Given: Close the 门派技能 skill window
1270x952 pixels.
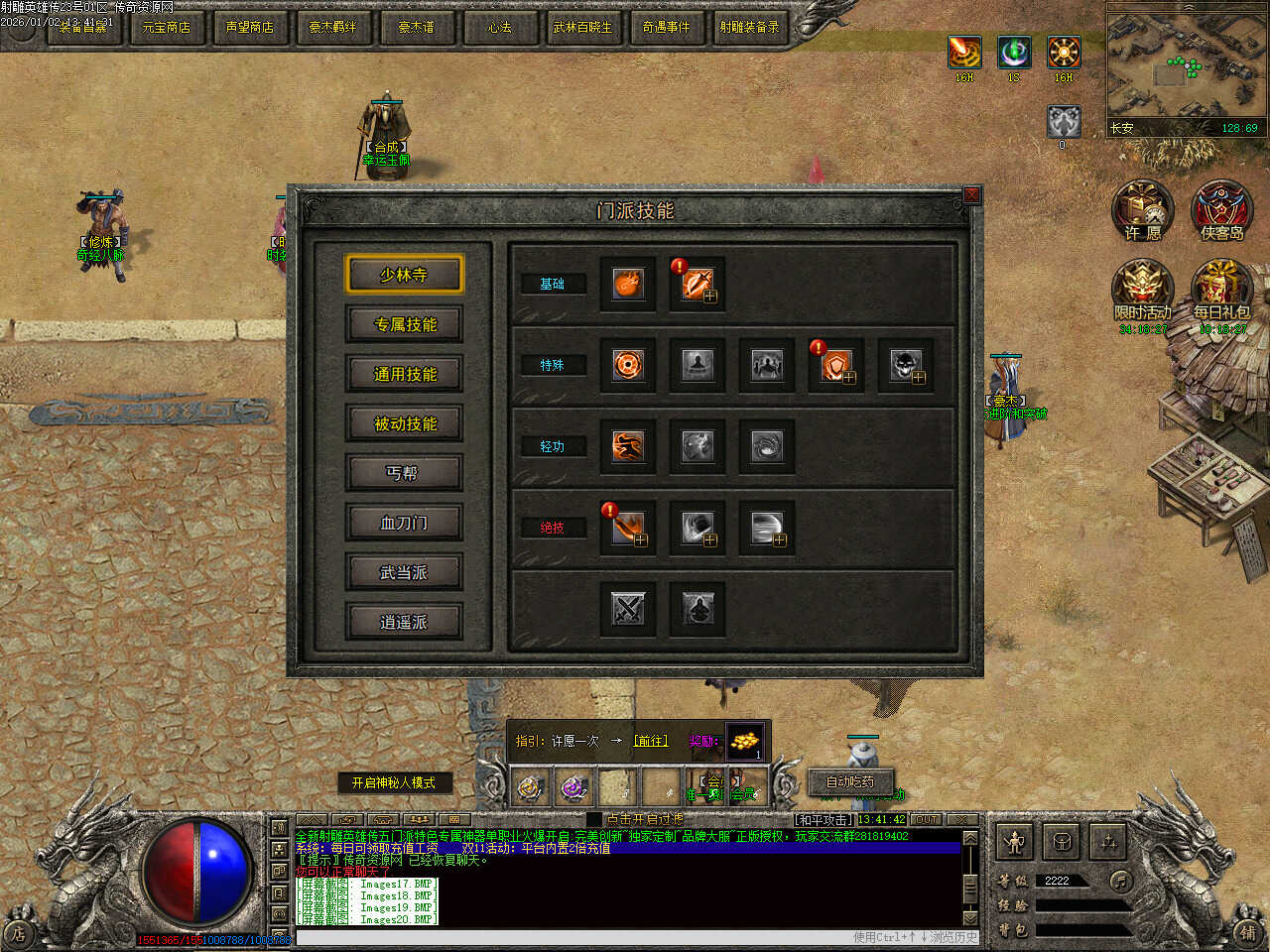Looking at the screenshot, I should click(972, 195).
